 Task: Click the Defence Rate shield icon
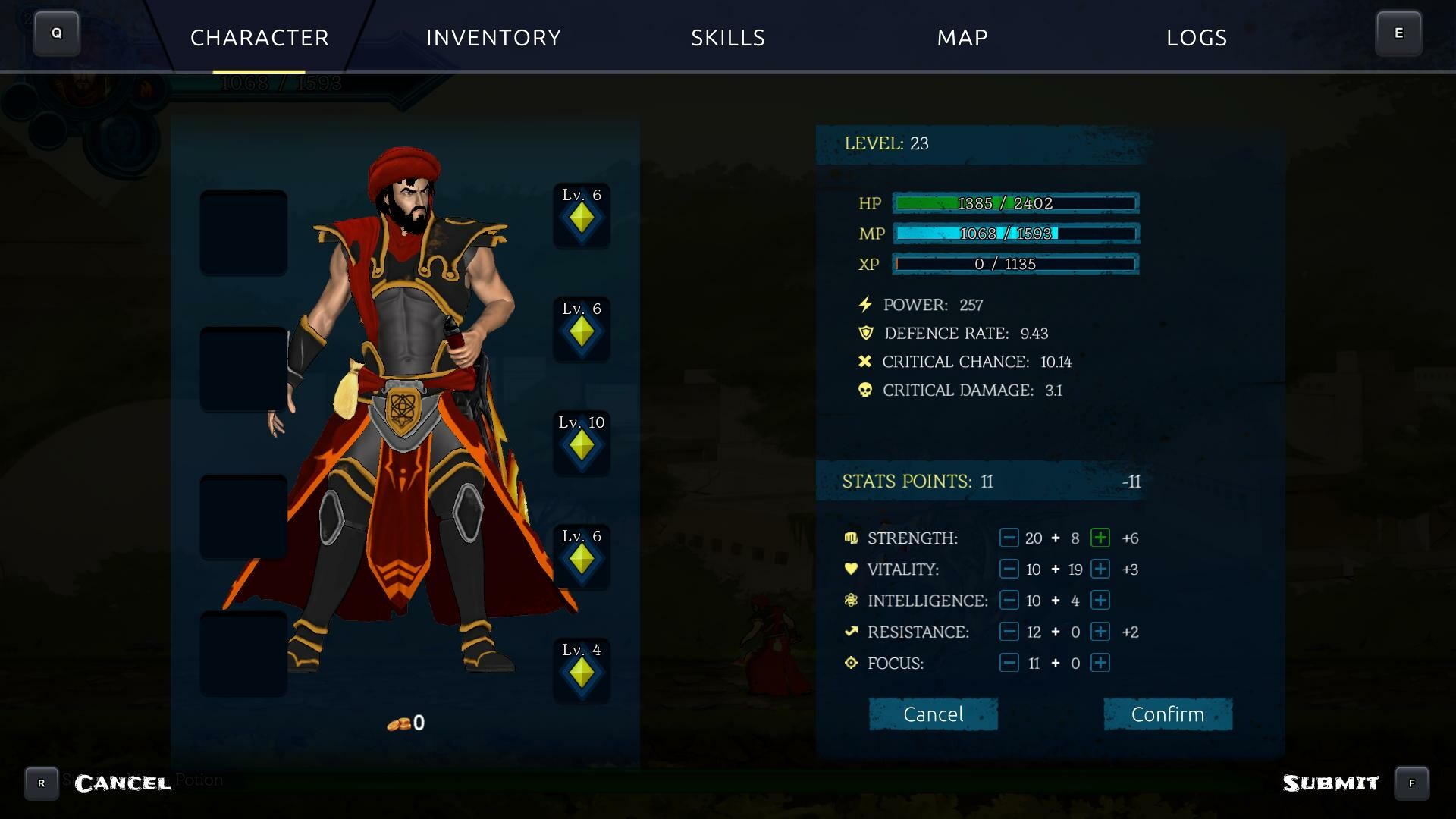(865, 332)
